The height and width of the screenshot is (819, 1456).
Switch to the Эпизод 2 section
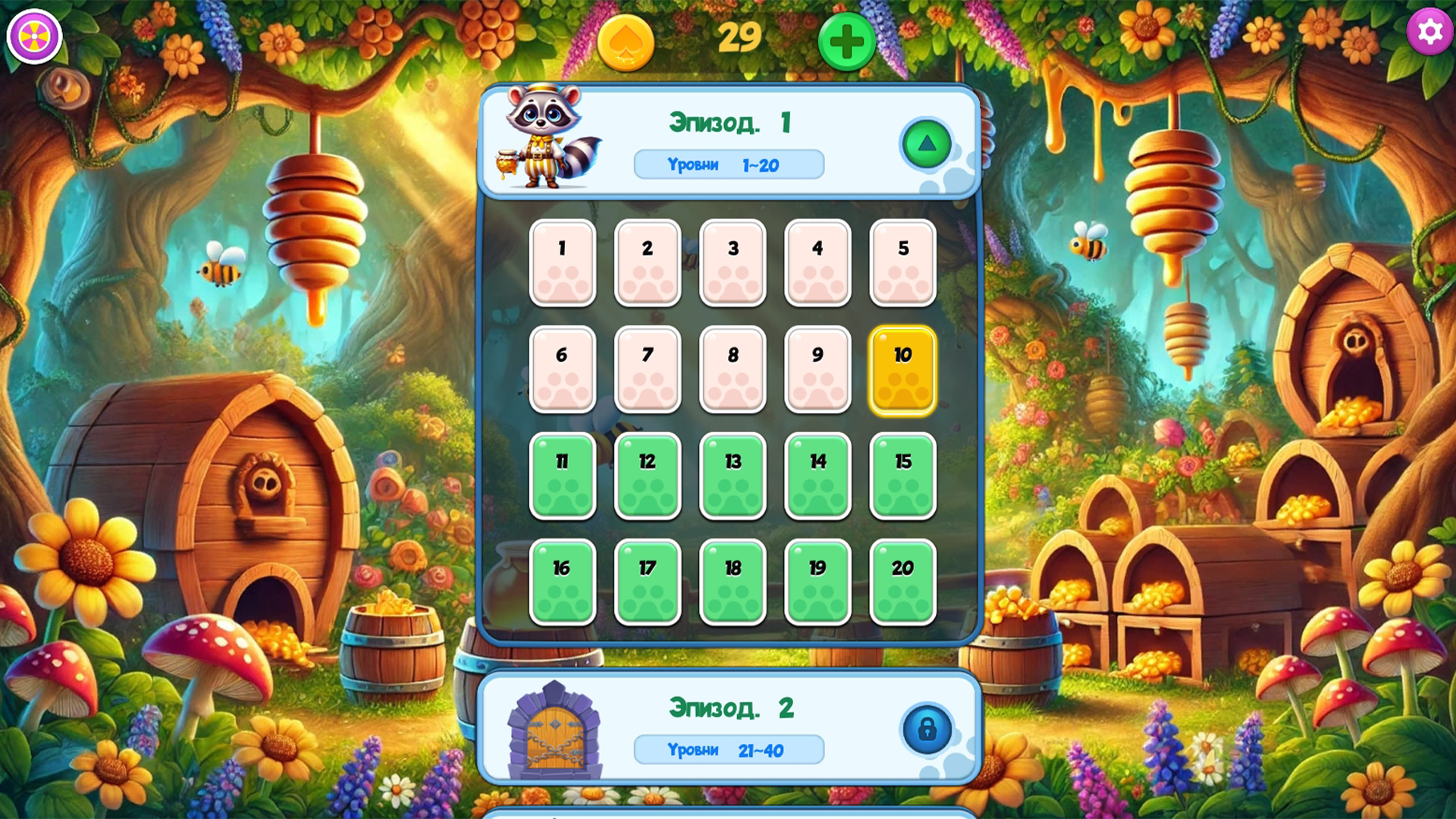coord(730,707)
